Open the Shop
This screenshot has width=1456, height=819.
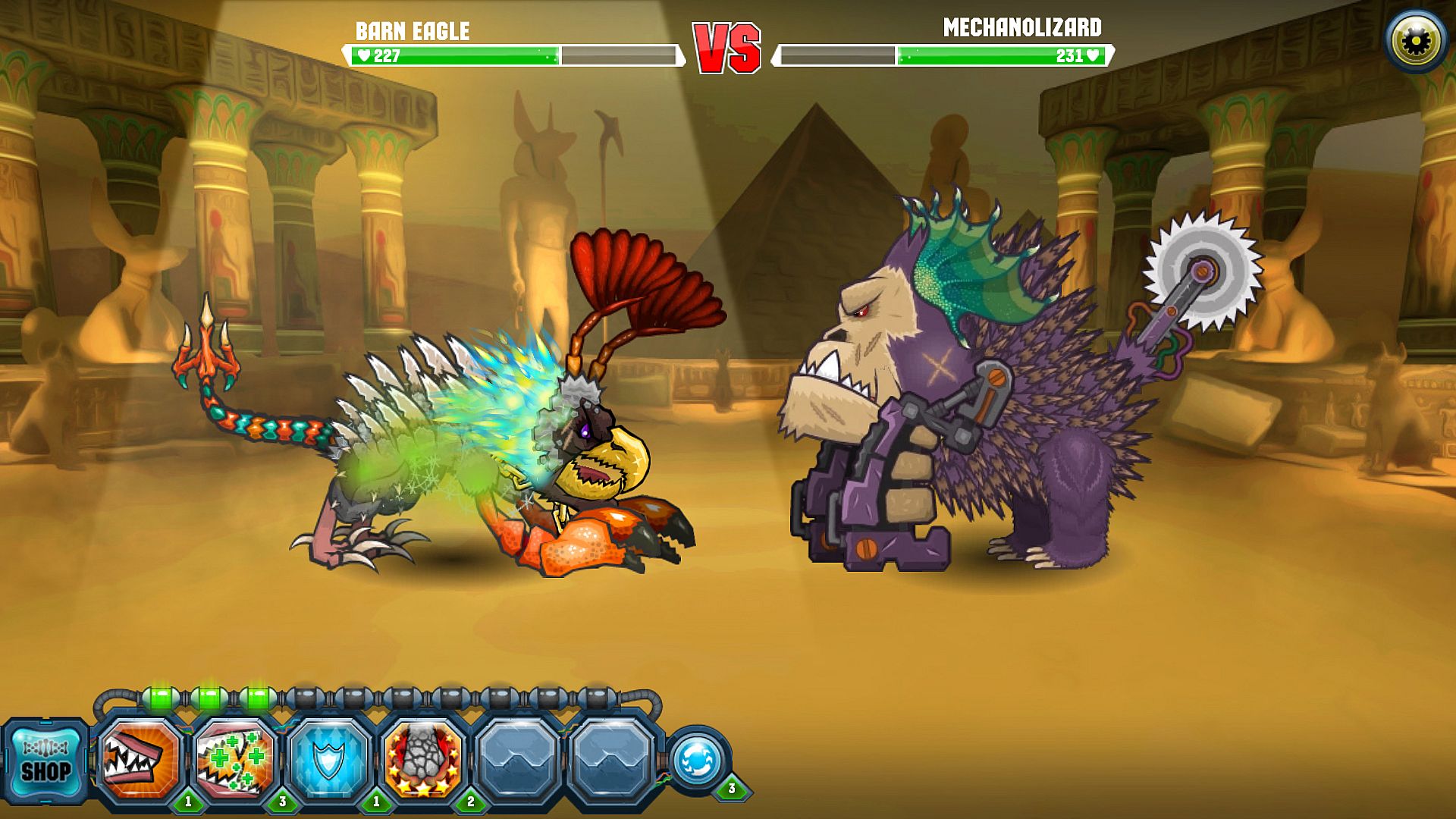click(45, 762)
